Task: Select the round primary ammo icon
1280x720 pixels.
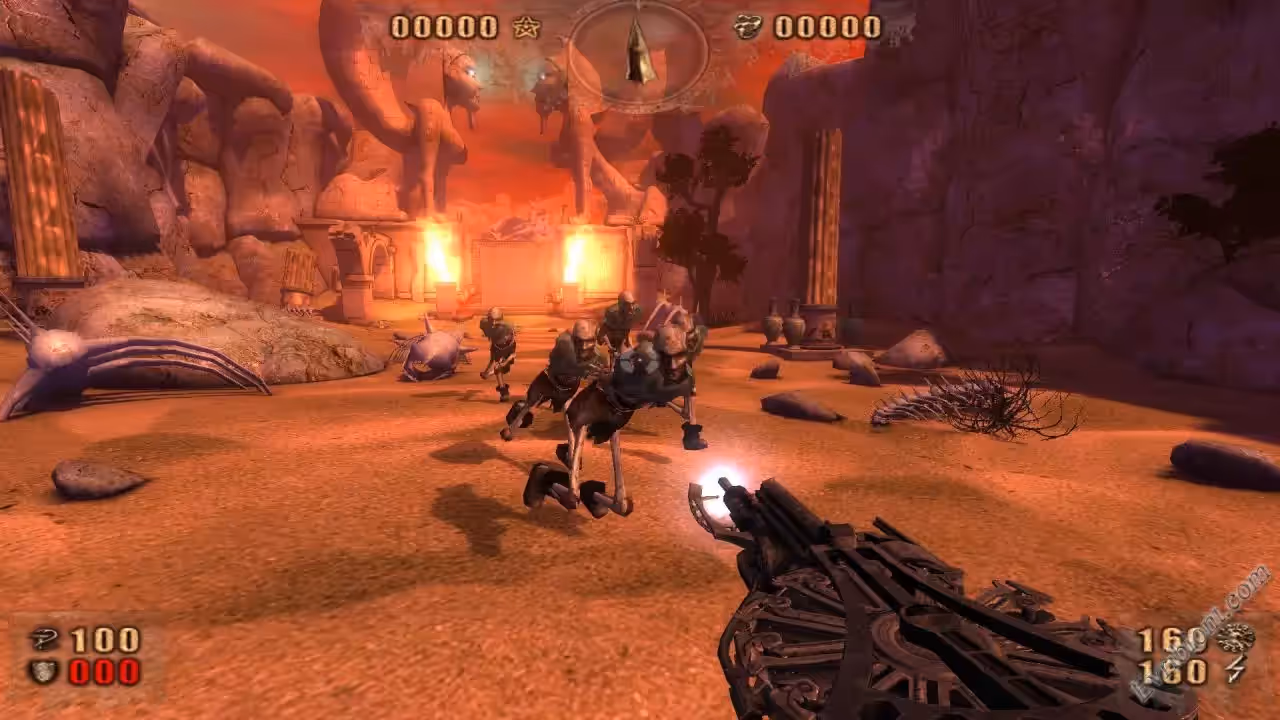Action: click(1236, 638)
